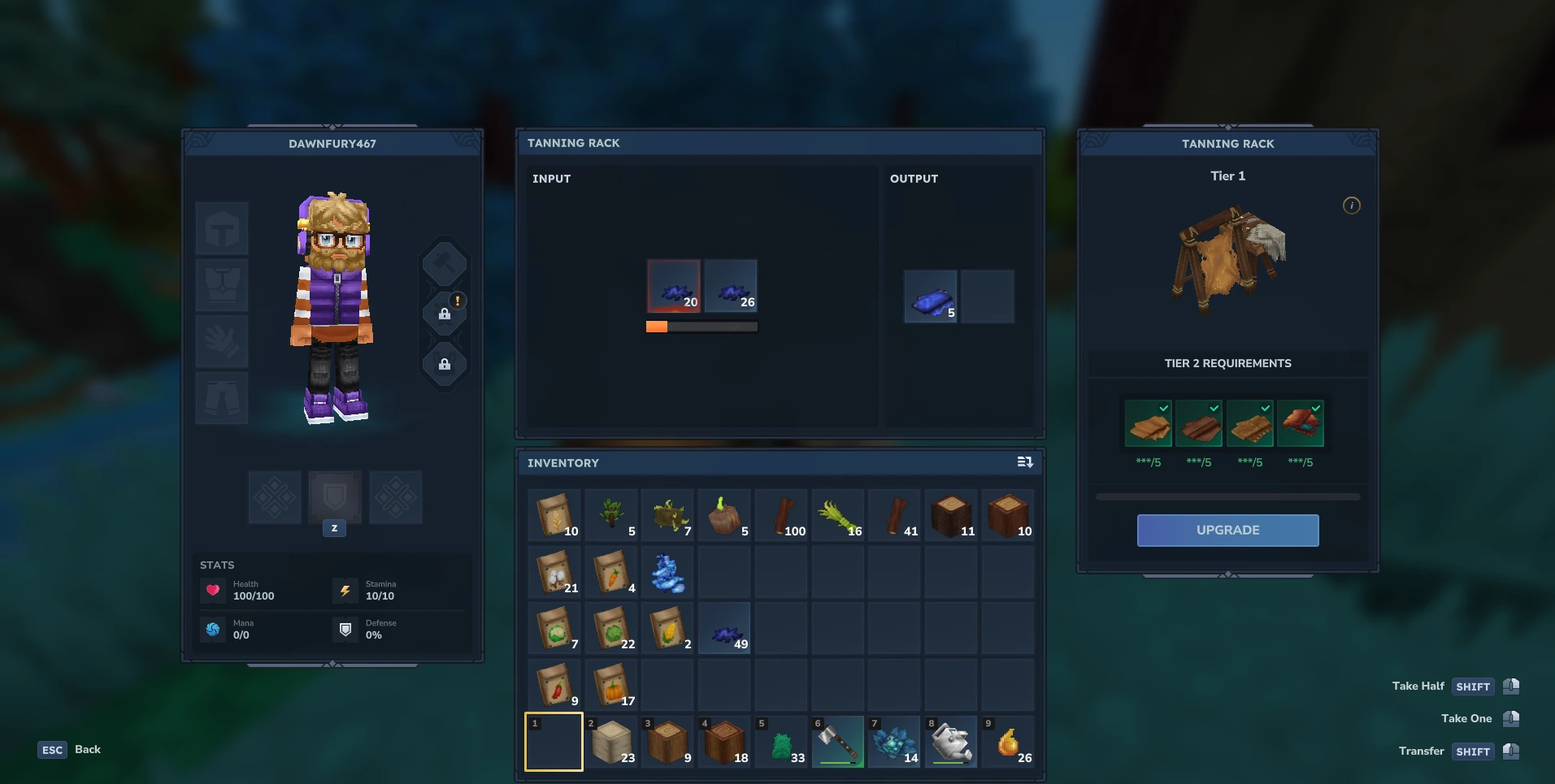Click the equipped shield trinket labeled Z

(334, 497)
